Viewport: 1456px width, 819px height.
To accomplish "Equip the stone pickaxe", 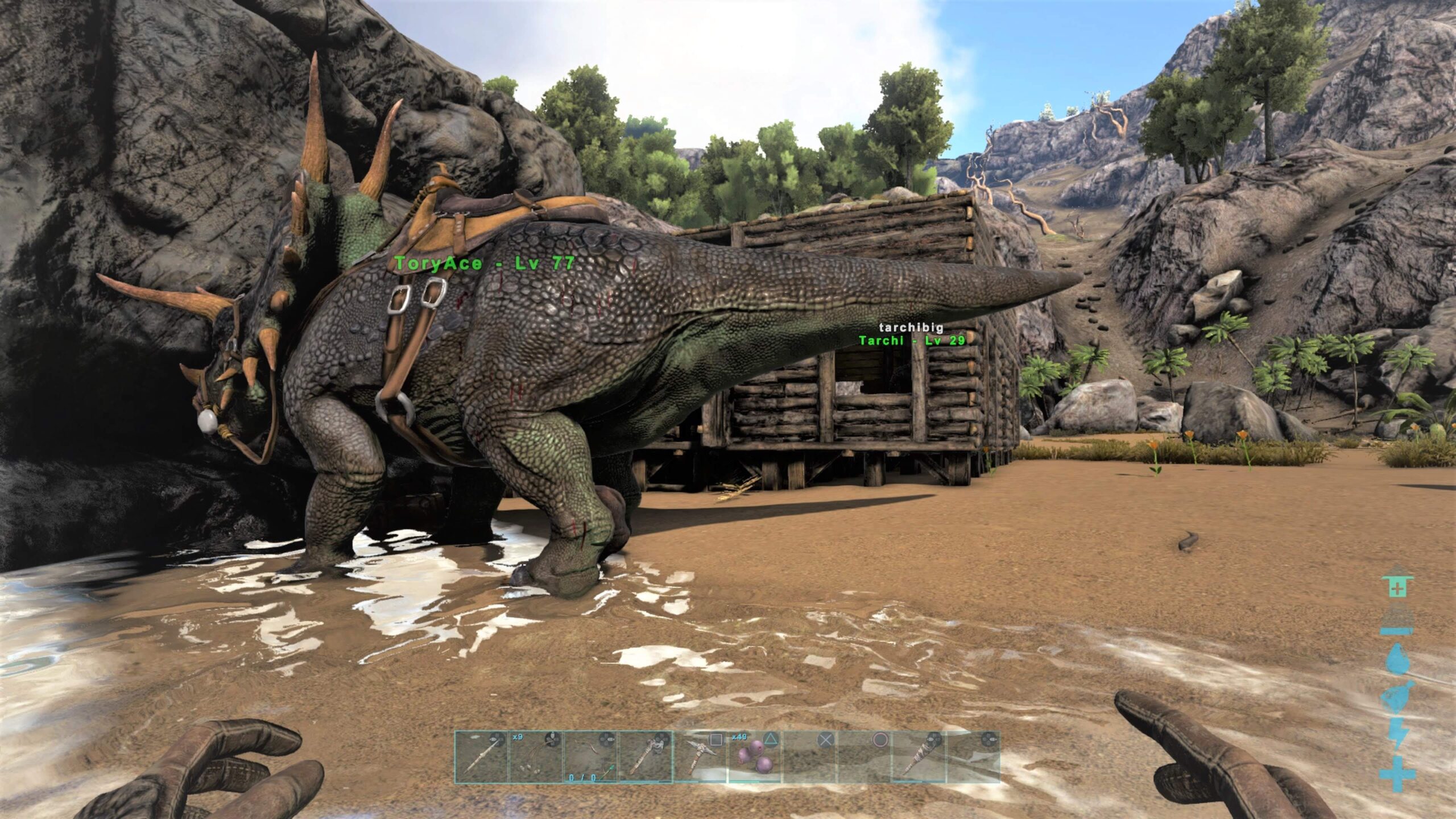I will point(700,758).
